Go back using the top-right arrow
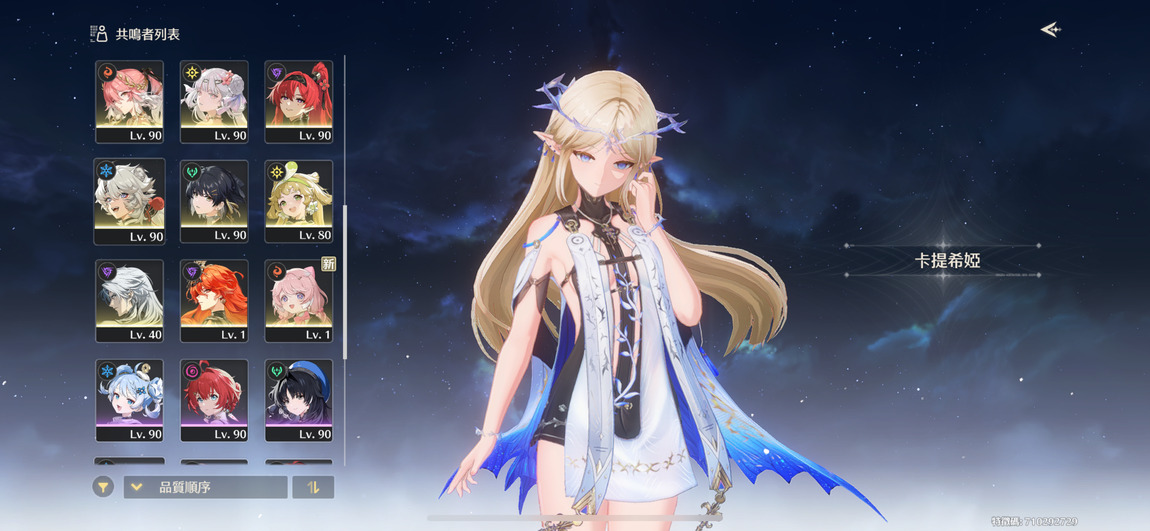This screenshot has width=1150, height=531. [x=1050, y=30]
